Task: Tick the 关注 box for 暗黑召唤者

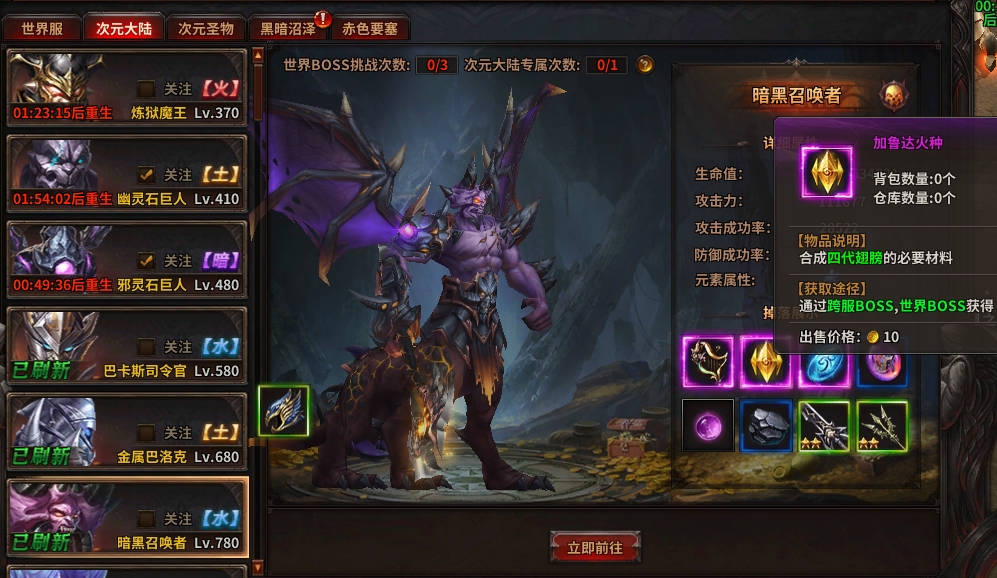Action: click(x=147, y=519)
